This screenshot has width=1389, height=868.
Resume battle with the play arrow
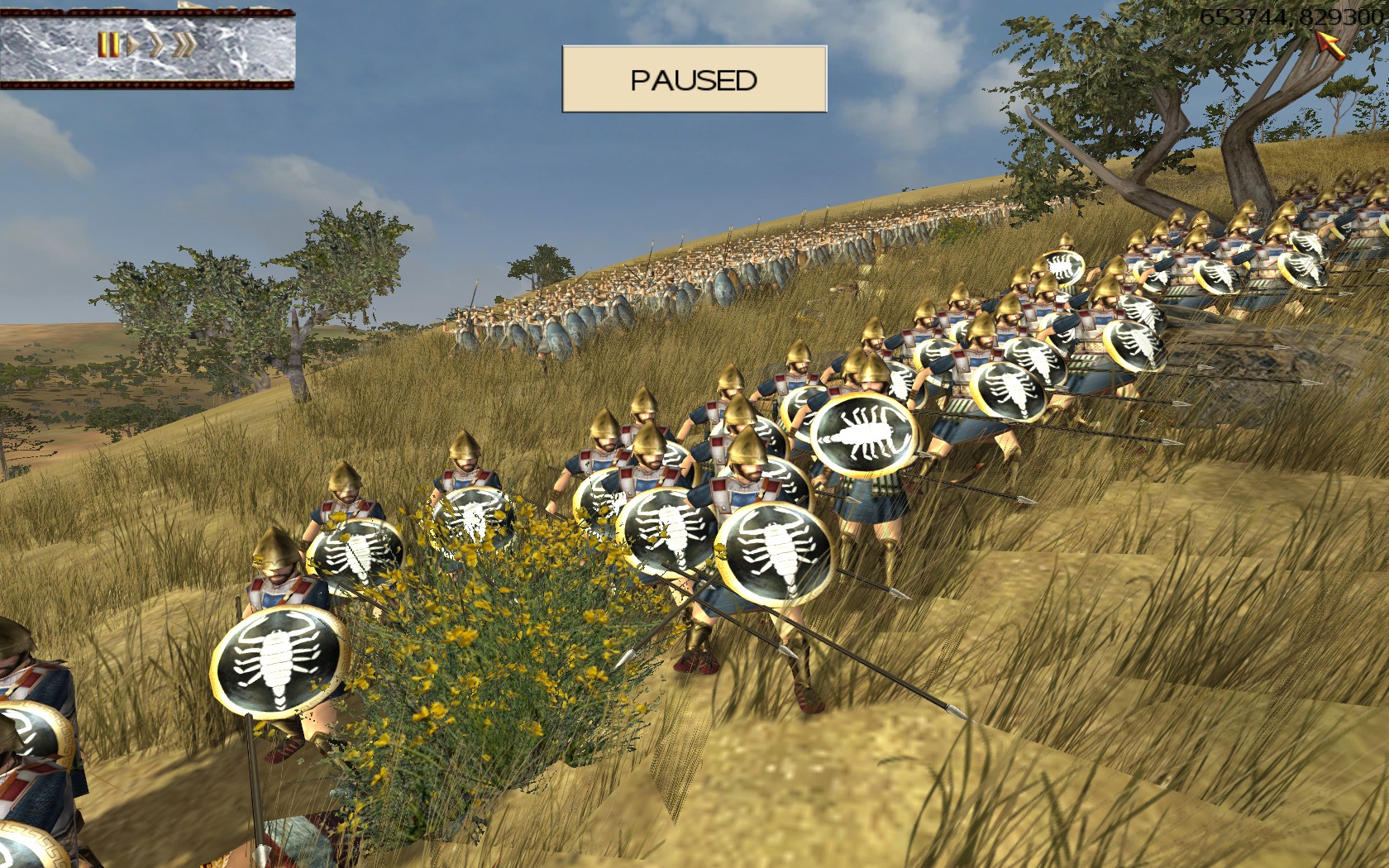(x=132, y=45)
